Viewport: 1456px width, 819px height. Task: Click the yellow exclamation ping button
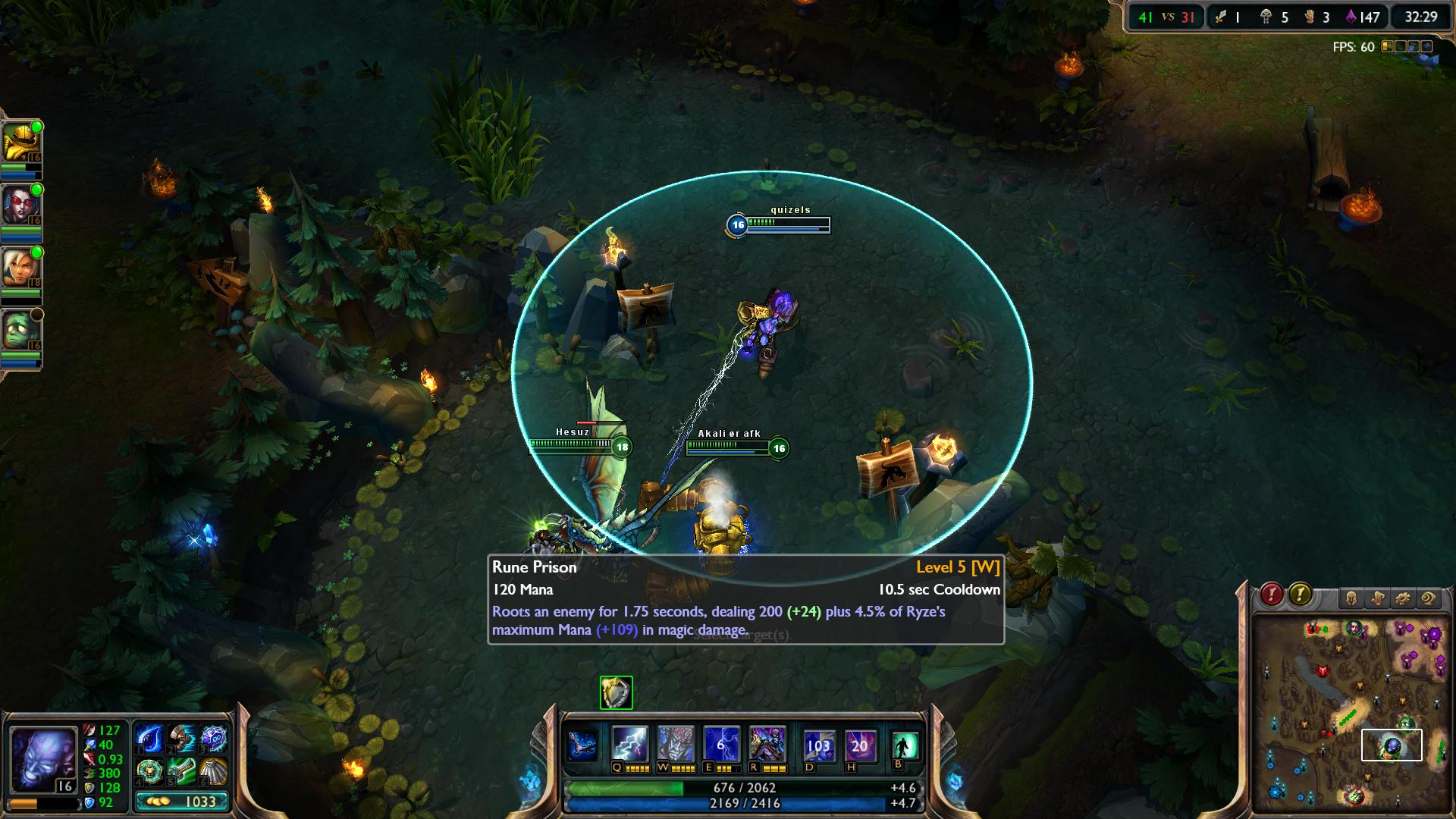pos(1300,595)
